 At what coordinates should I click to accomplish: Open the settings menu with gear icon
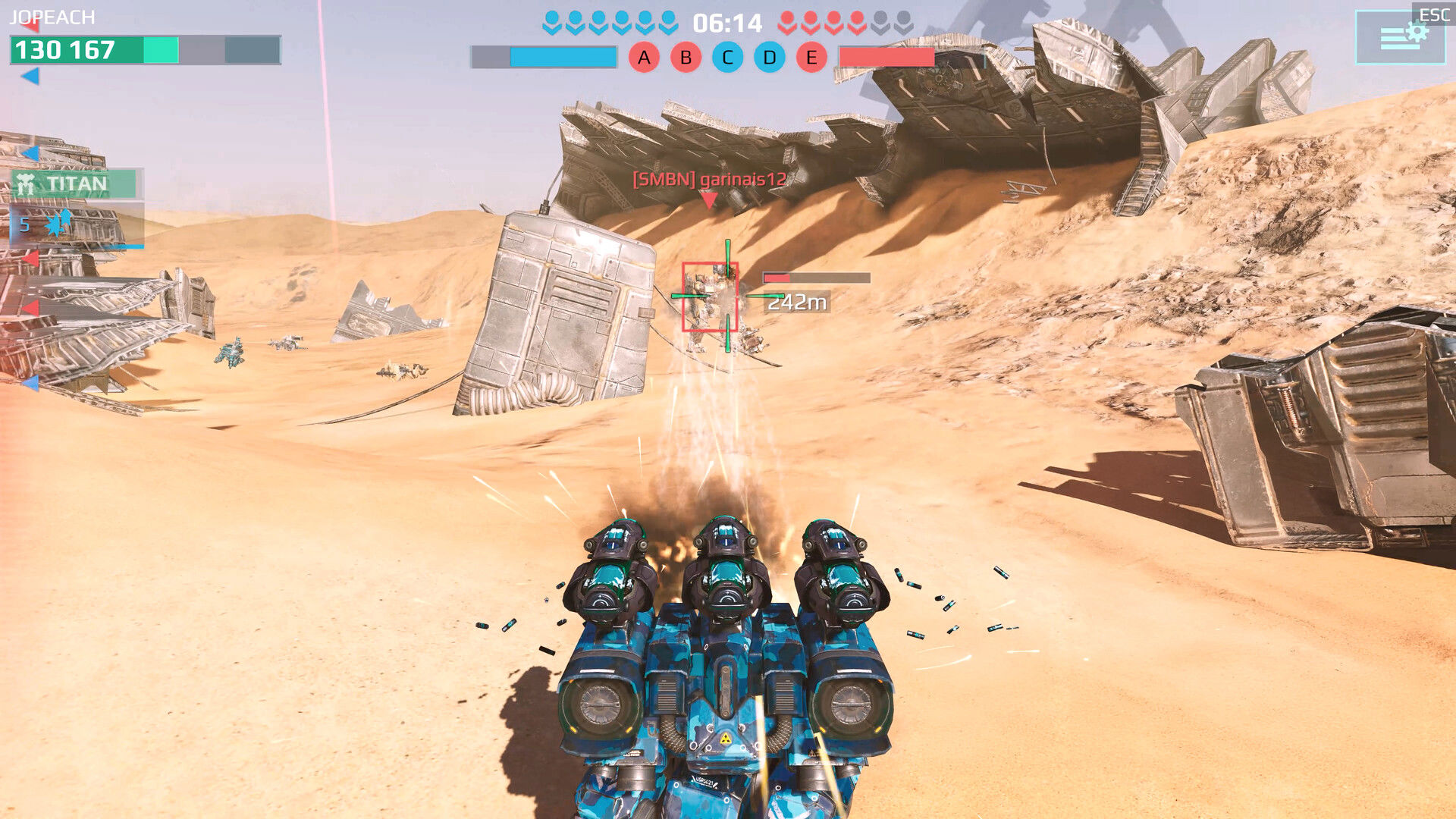[1399, 36]
